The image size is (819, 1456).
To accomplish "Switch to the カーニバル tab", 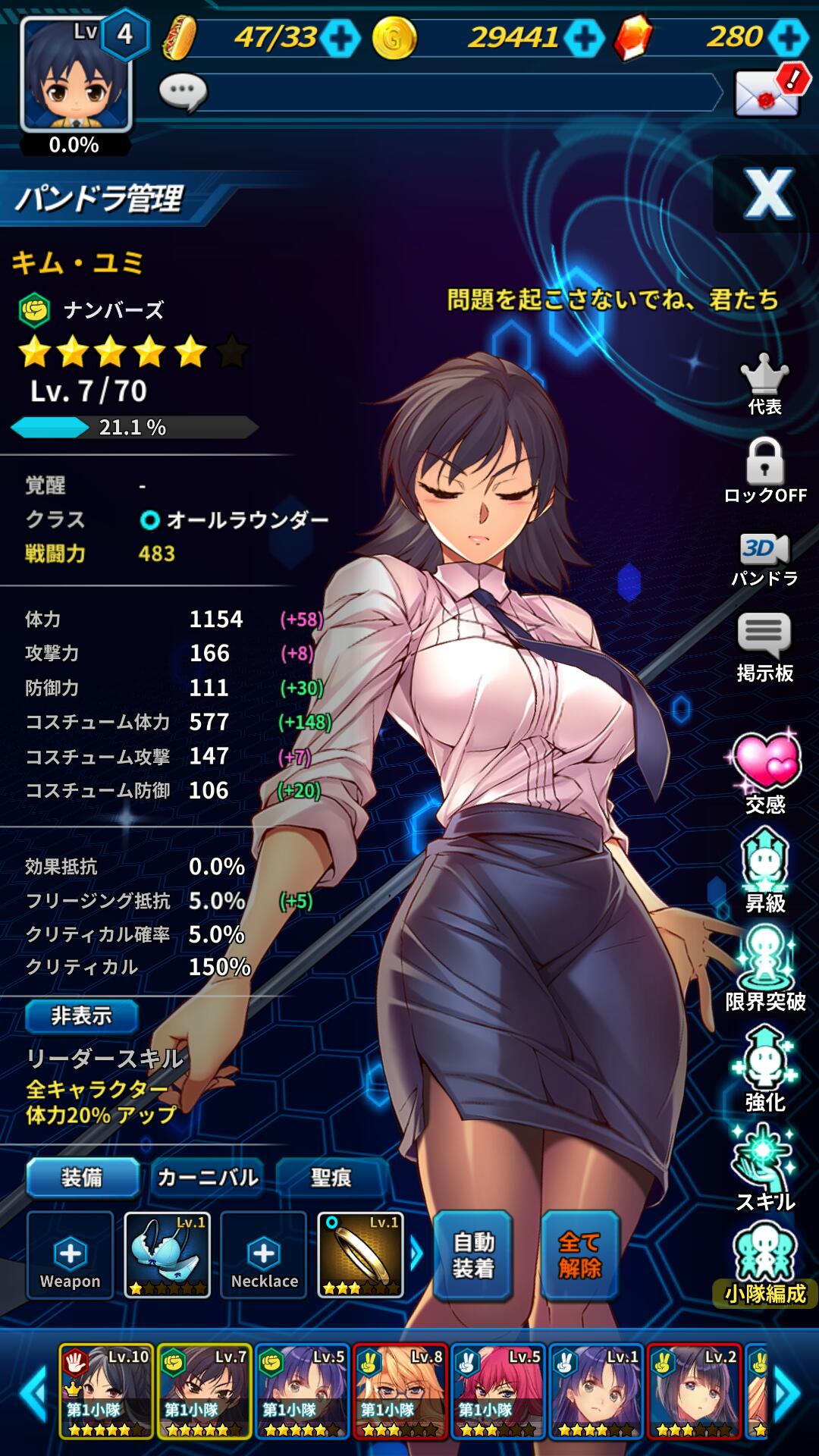I will [208, 1177].
